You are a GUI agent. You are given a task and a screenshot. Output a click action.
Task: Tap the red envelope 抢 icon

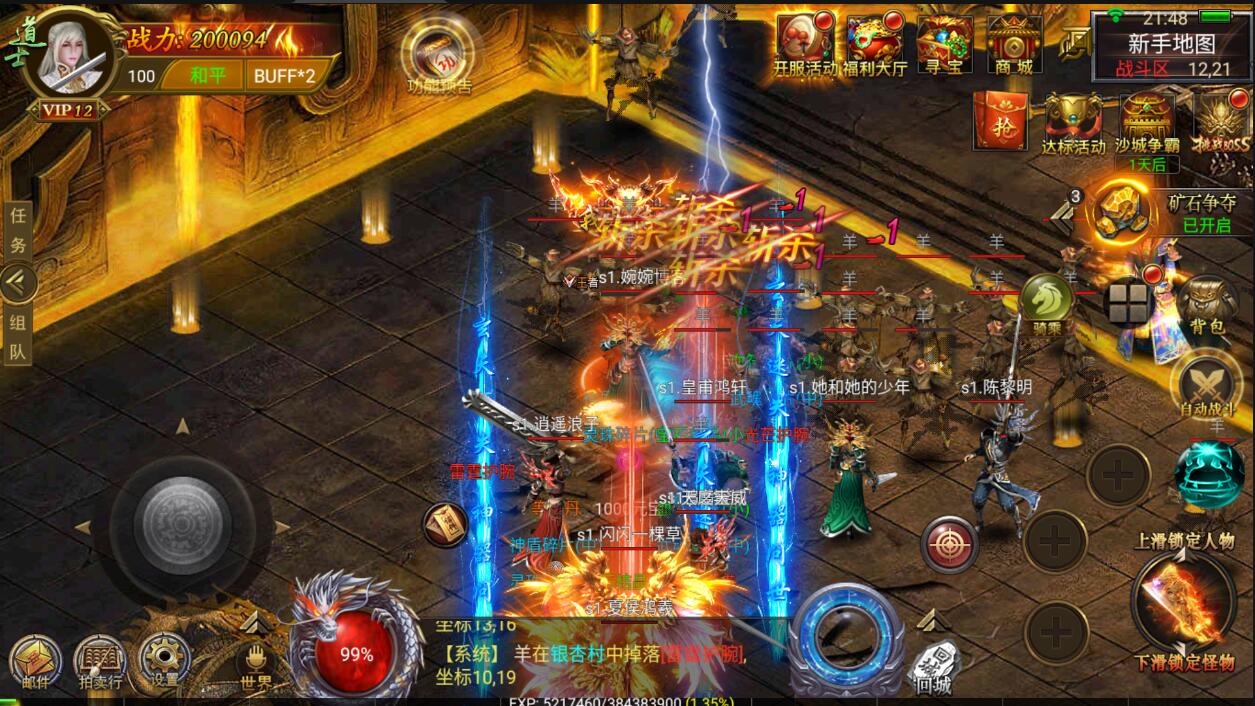pos(1000,124)
